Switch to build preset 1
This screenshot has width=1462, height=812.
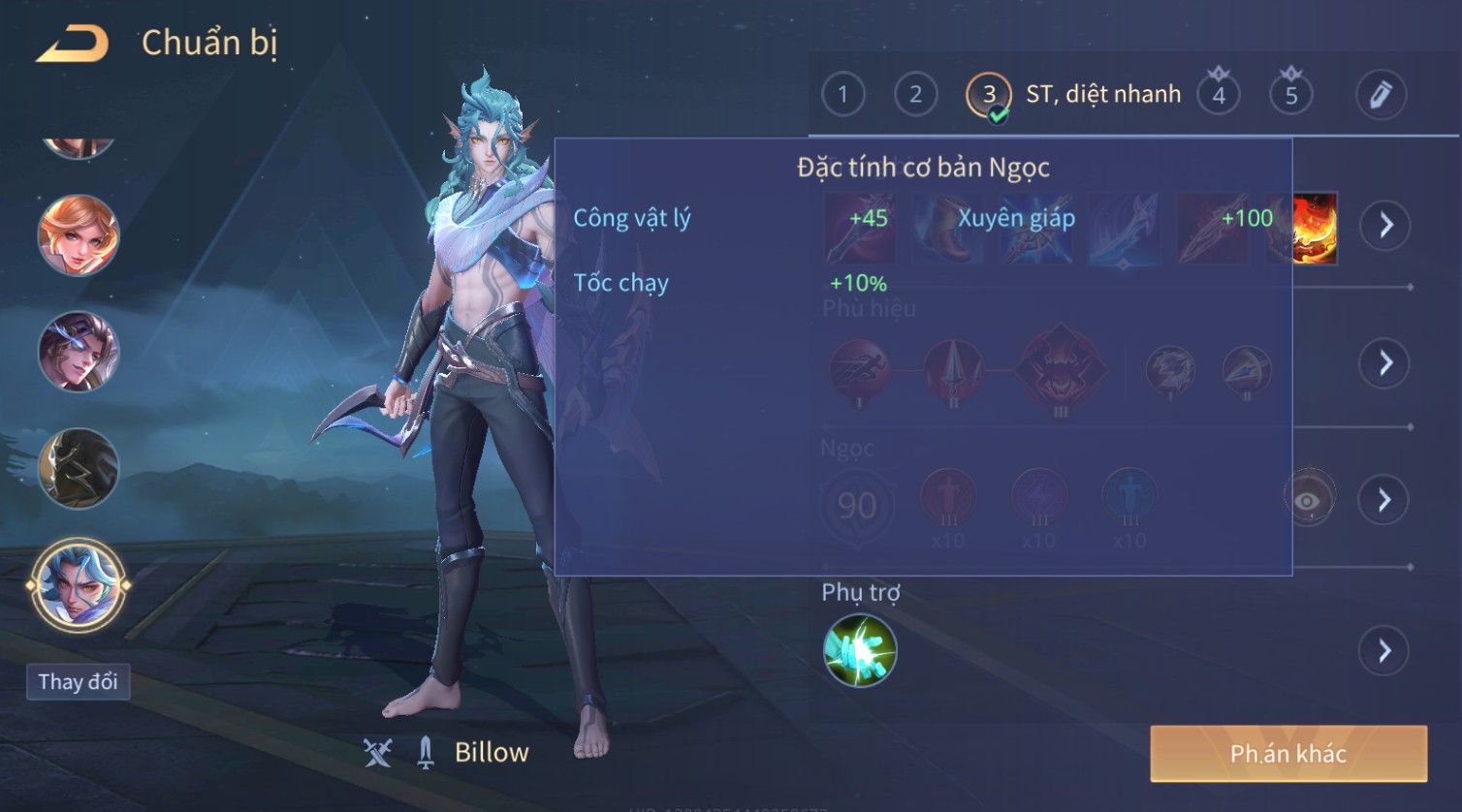point(842,95)
